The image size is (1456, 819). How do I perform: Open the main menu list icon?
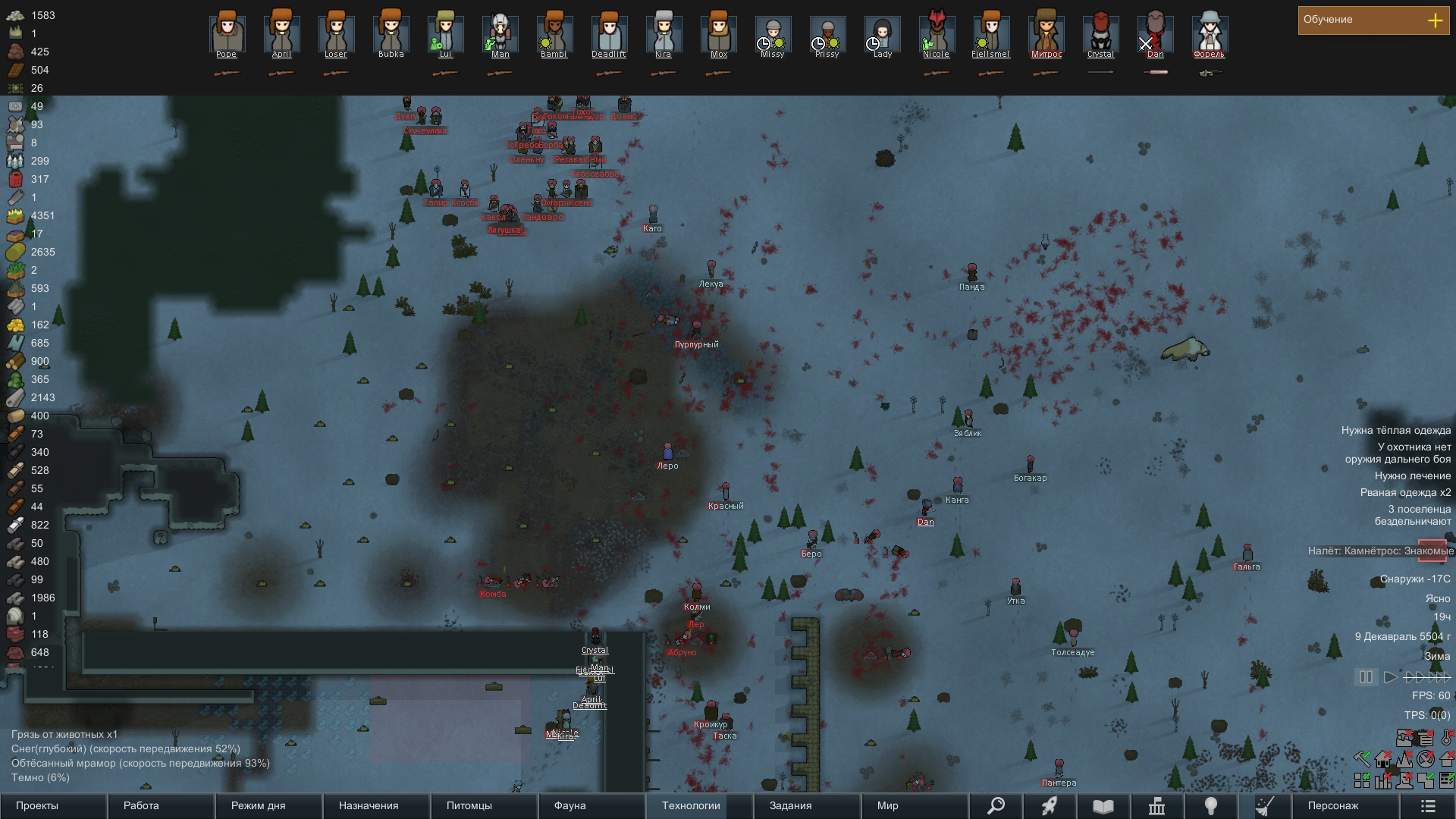tap(1428, 805)
